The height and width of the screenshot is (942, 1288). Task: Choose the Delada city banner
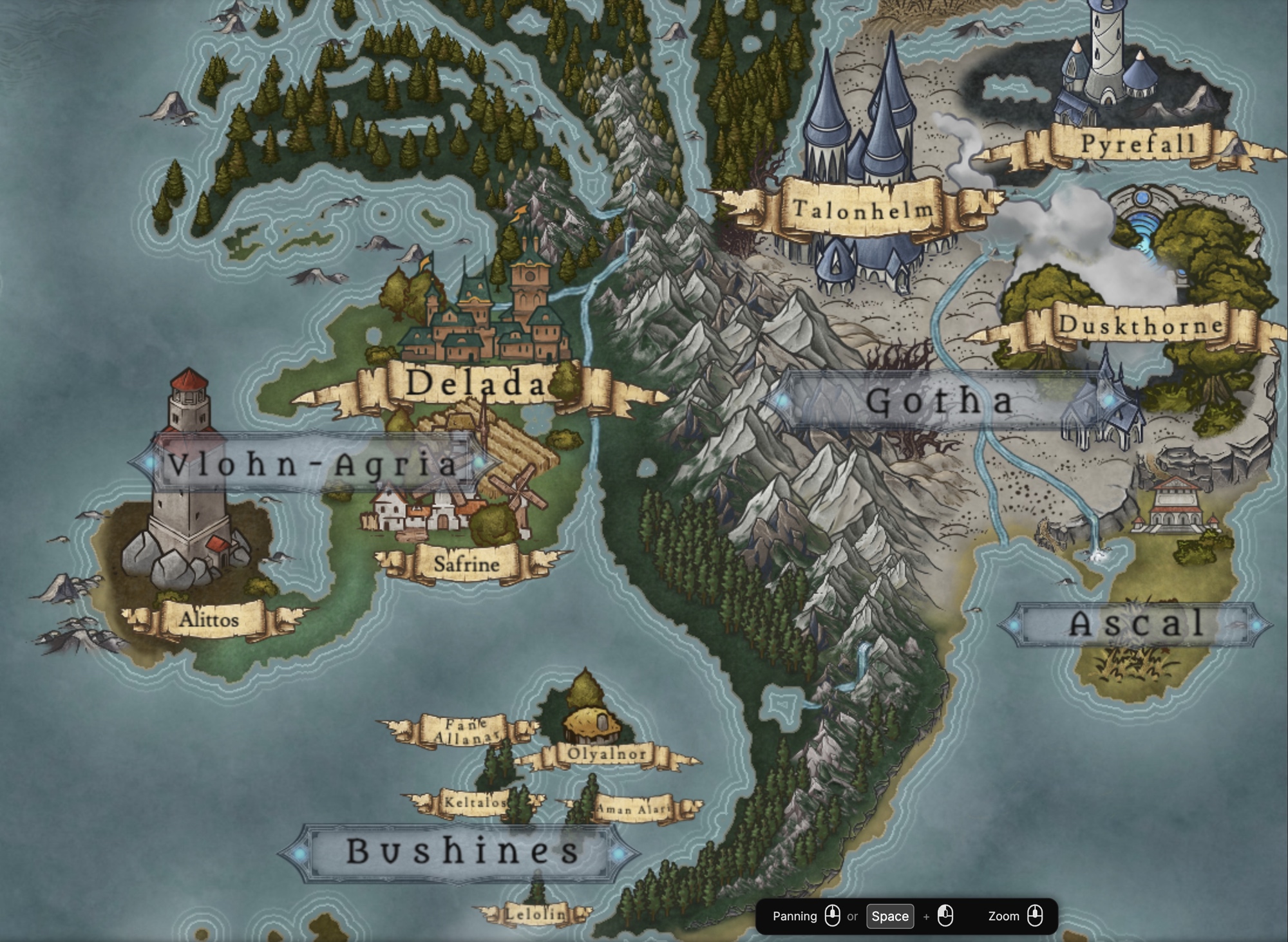[x=475, y=384]
